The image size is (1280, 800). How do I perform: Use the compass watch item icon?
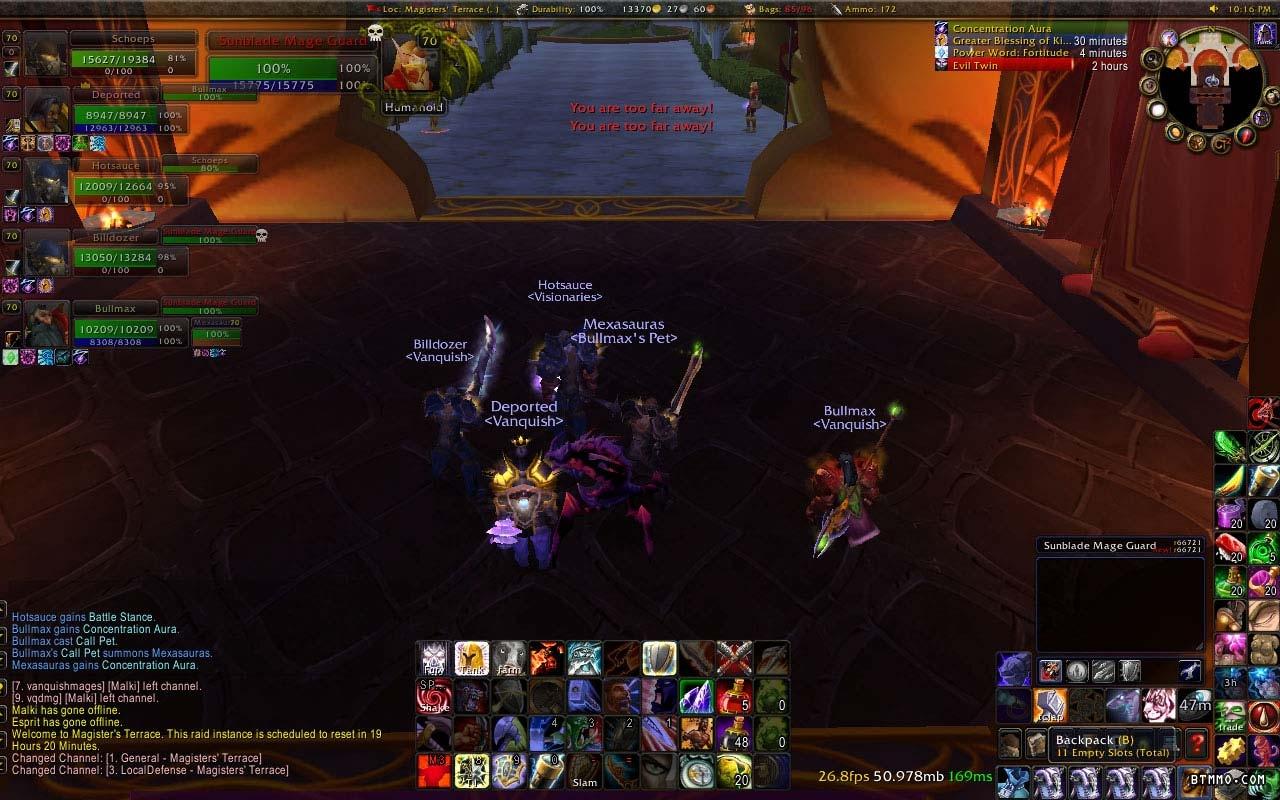697,771
